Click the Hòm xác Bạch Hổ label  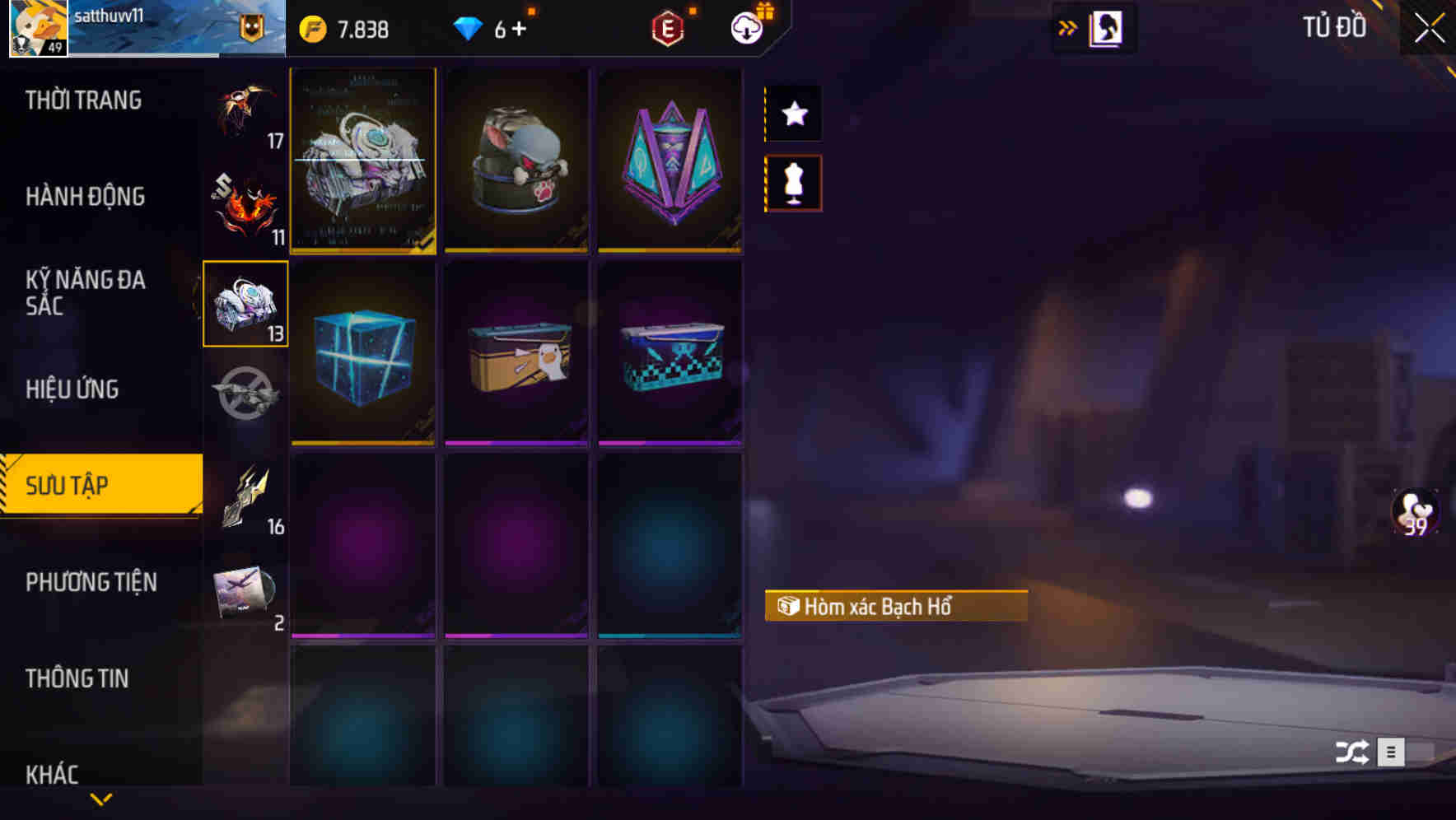coord(896,608)
